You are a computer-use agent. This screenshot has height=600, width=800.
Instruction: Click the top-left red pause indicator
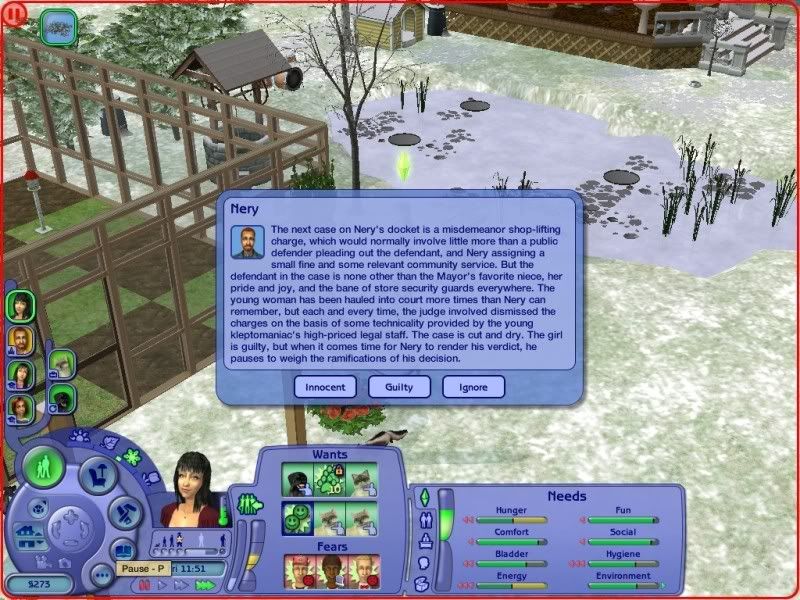pyautogui.click(x=11, y=12)
